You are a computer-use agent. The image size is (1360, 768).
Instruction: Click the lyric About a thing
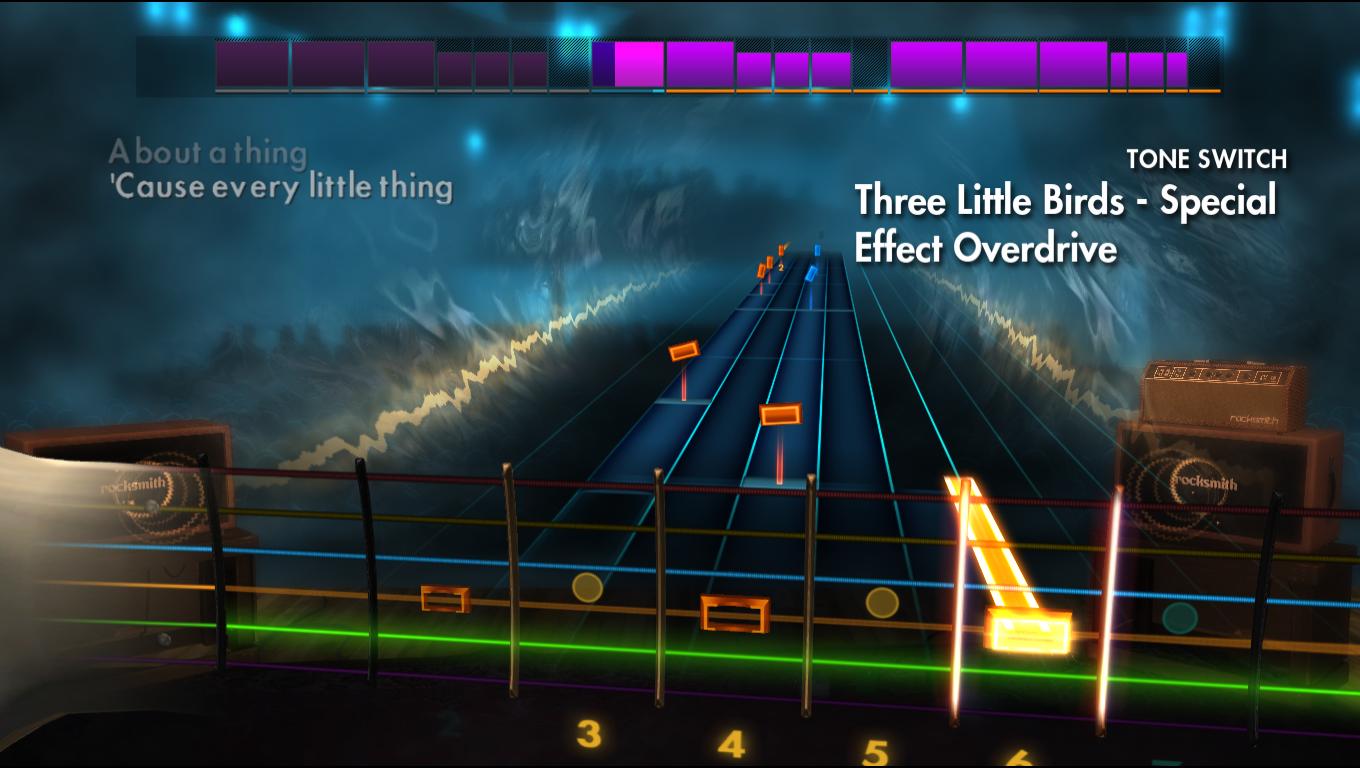[210, 153]
